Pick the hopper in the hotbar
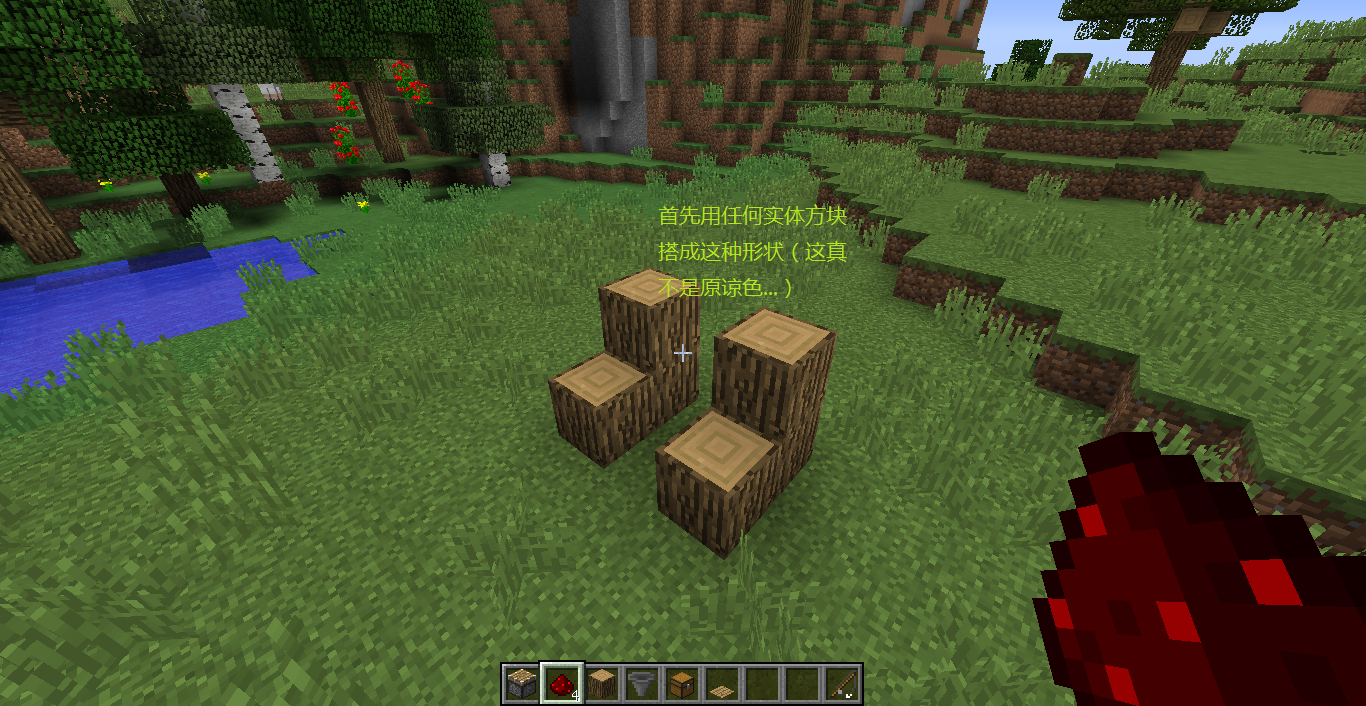This screenshot has height=706, width=1366. pyautogui.click(x=641, y=684)
